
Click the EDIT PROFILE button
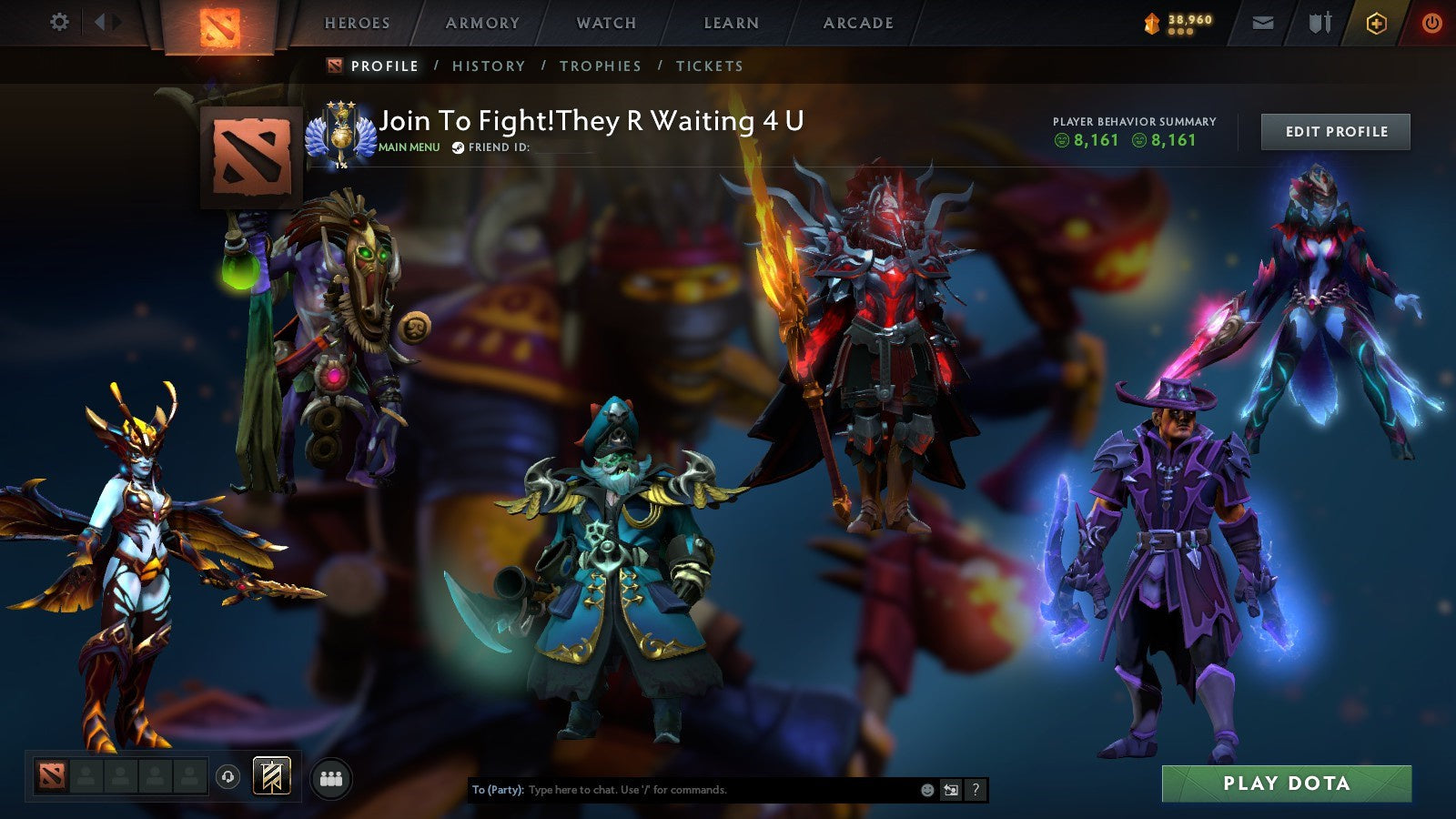click(x=1334, y=131)
